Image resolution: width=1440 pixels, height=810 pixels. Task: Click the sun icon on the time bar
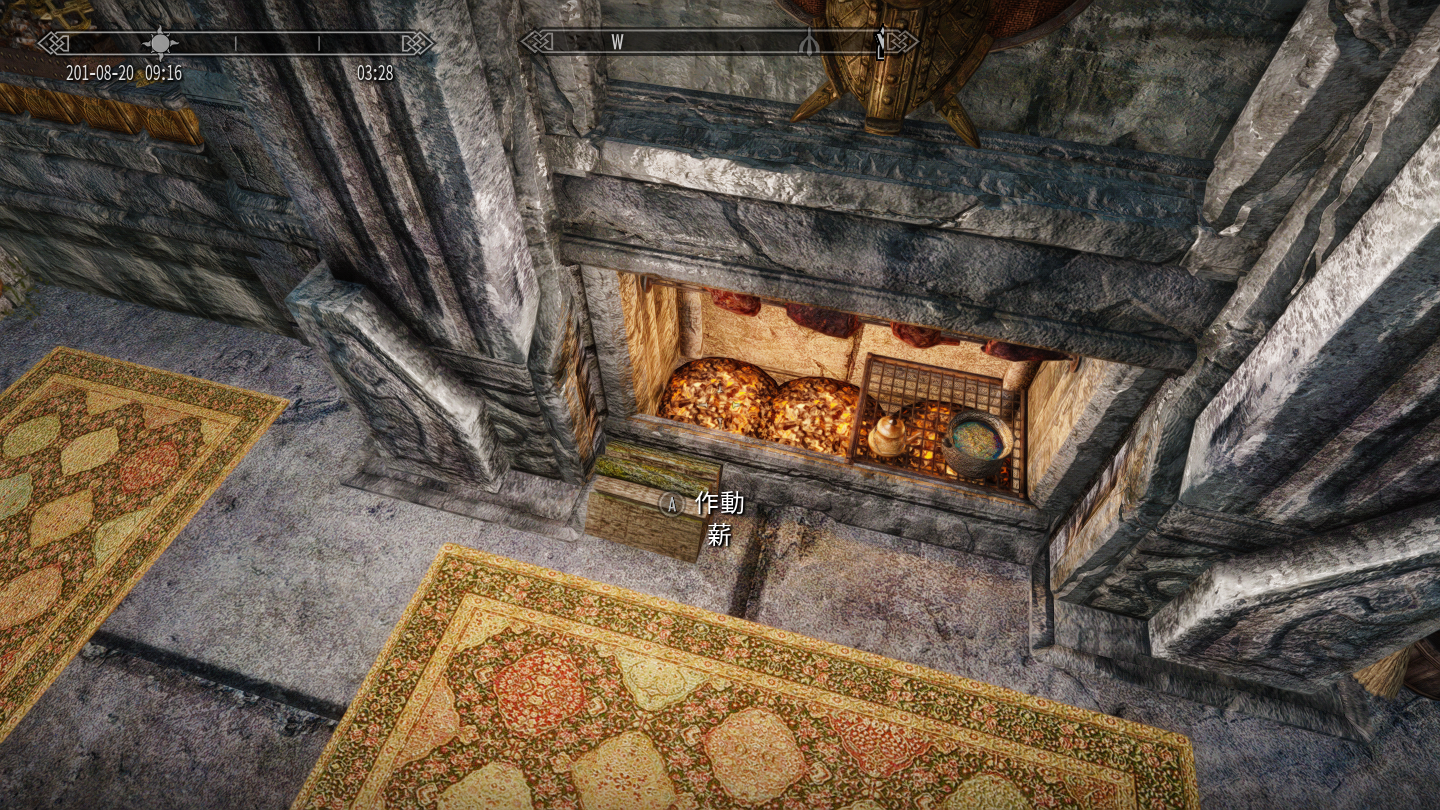[160, 42]
